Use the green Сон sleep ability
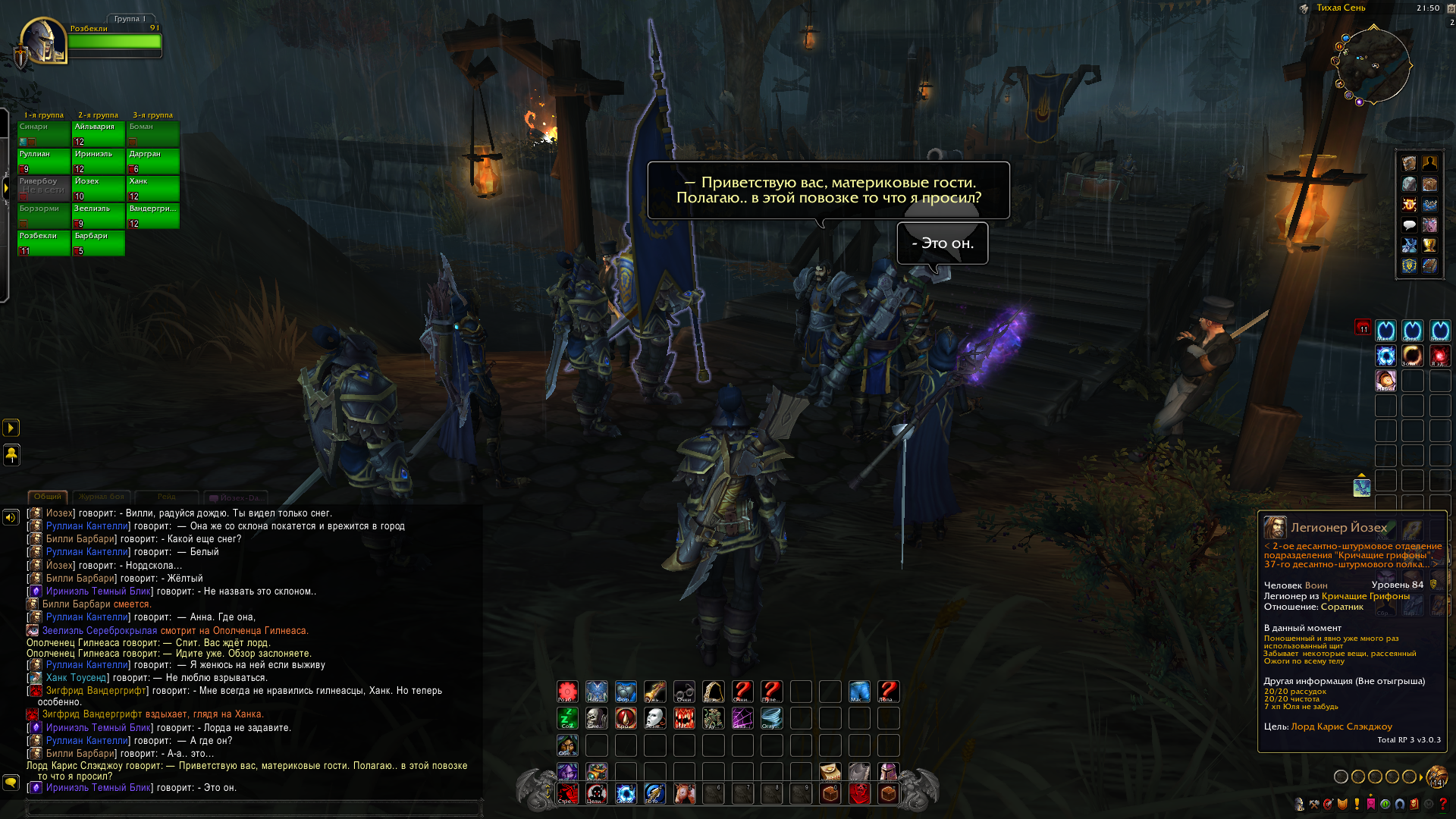The width and height of the screenshot is (1456, 819). 567,717
